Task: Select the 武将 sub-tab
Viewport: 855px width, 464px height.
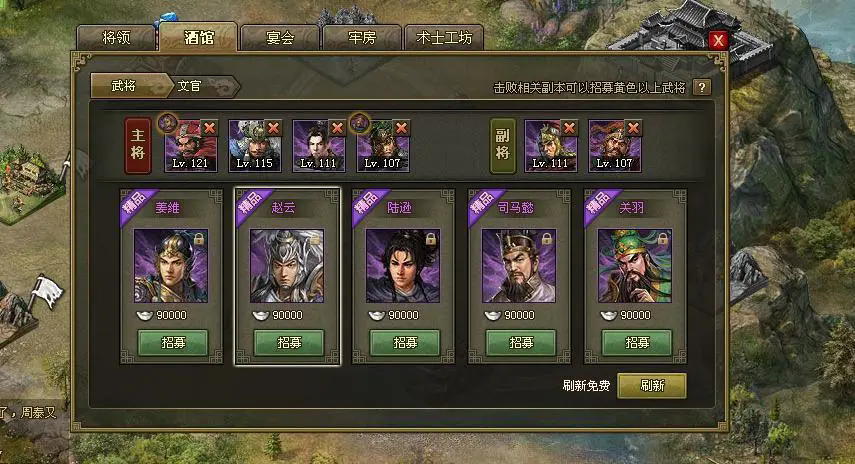Action: (x=124, y=87)
